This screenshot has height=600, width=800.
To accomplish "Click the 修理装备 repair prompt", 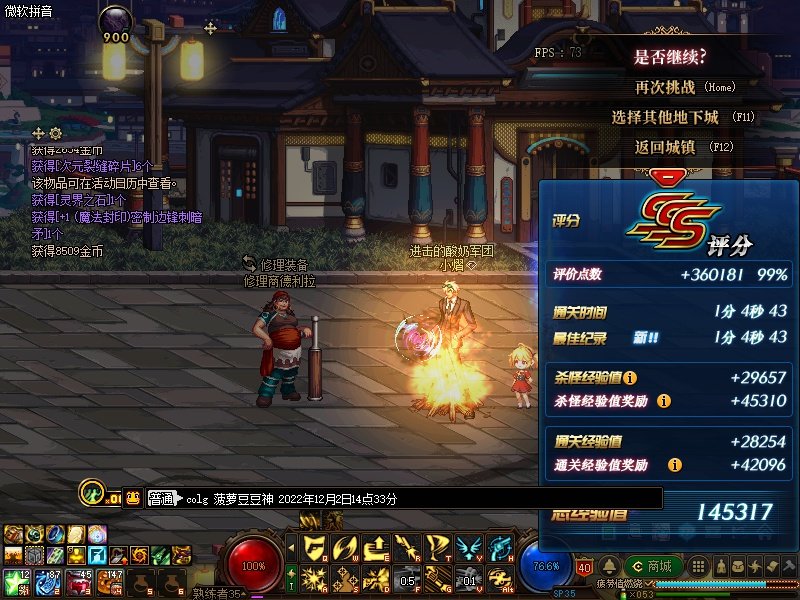I will pyautogui.click(x=277, y=265).
